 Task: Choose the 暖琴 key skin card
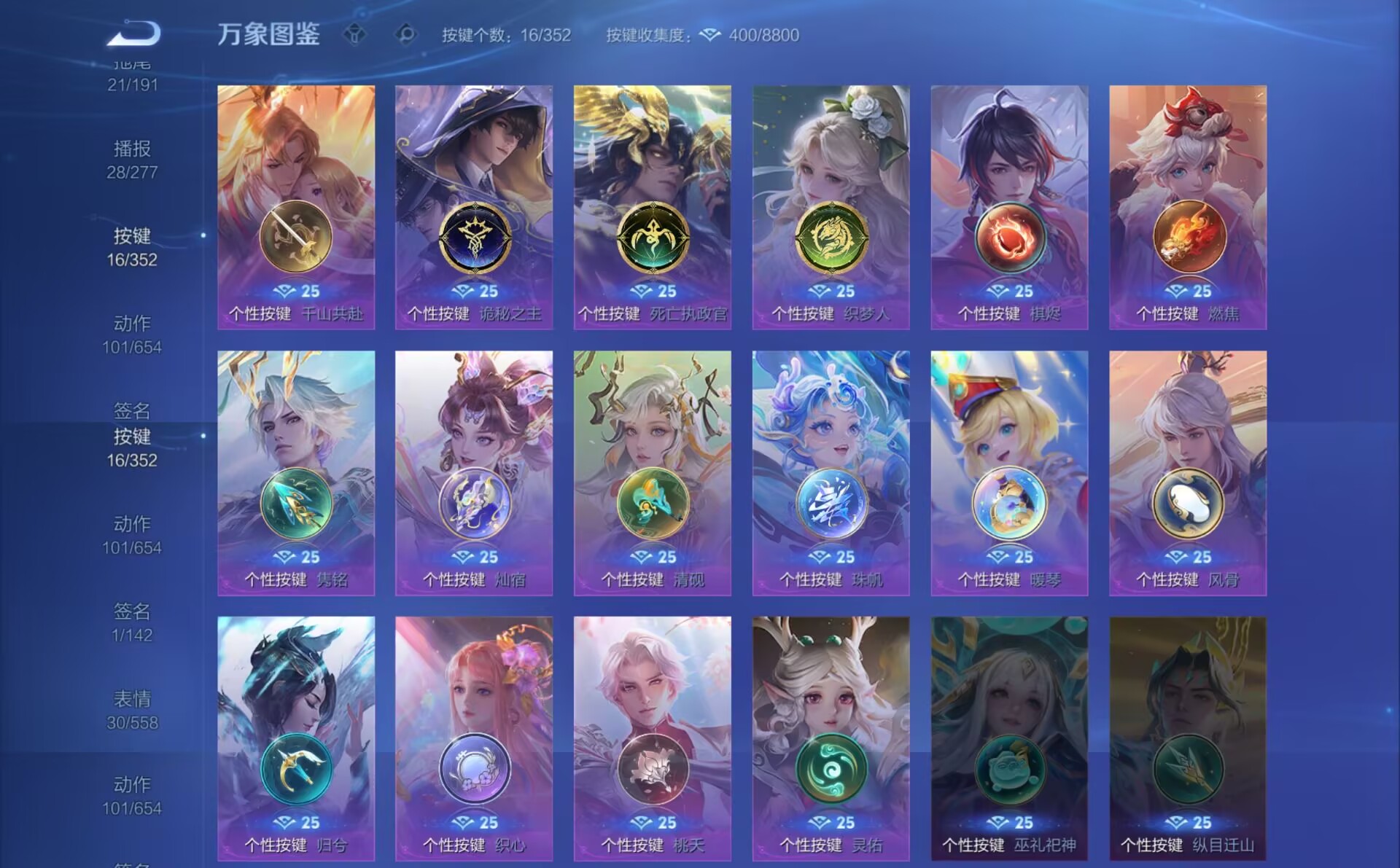tap(1009, 473)
